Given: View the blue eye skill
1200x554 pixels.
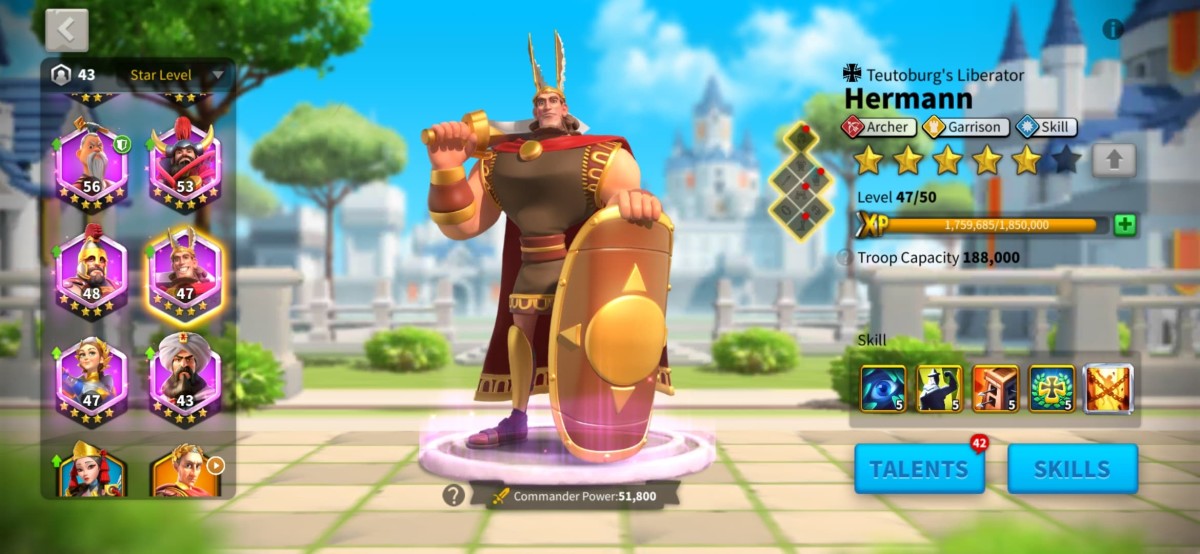Looking at the screenshot, I should coord(884,389).
